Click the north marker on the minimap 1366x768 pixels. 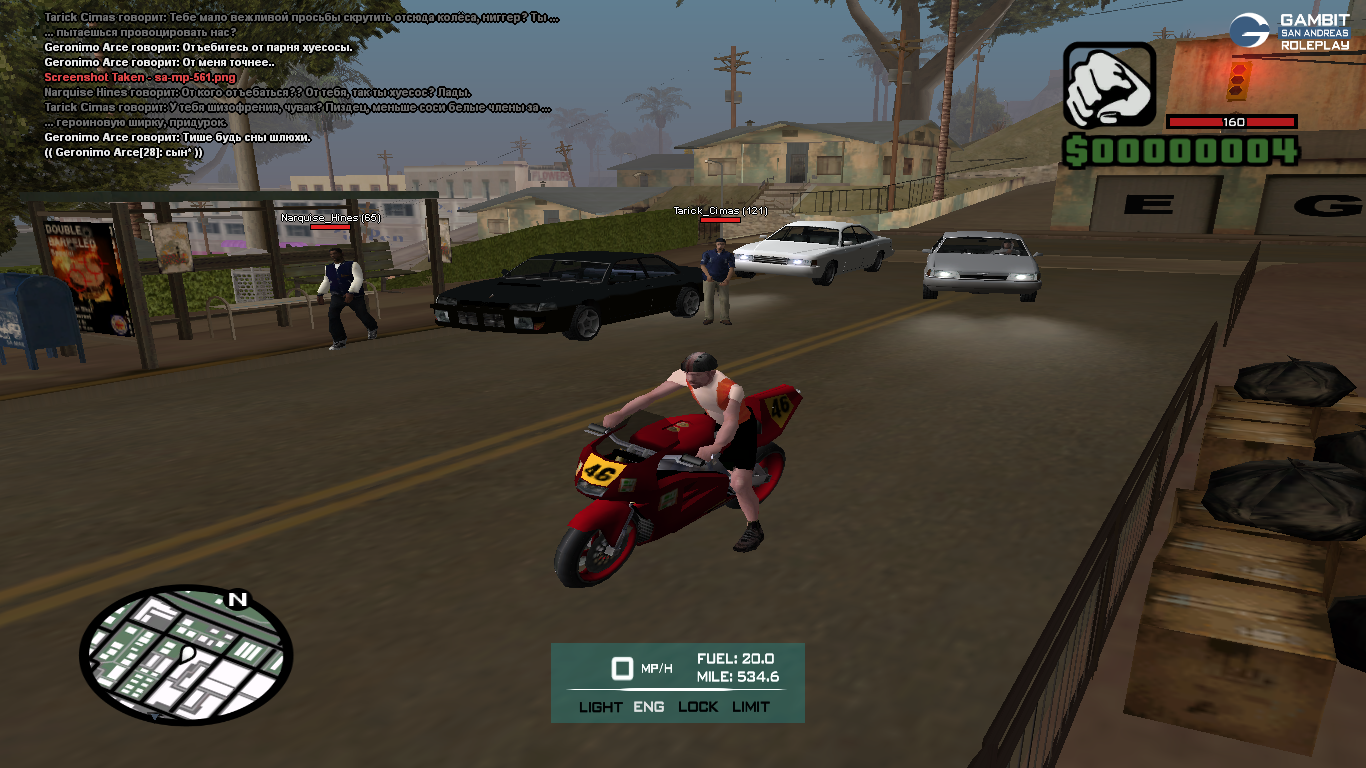coord(237,600)
